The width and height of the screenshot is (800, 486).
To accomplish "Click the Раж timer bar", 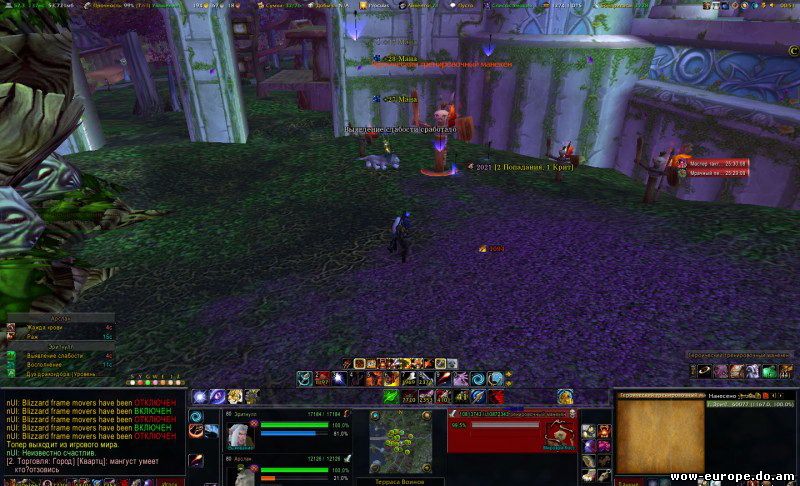I will [x=62, y=337].
